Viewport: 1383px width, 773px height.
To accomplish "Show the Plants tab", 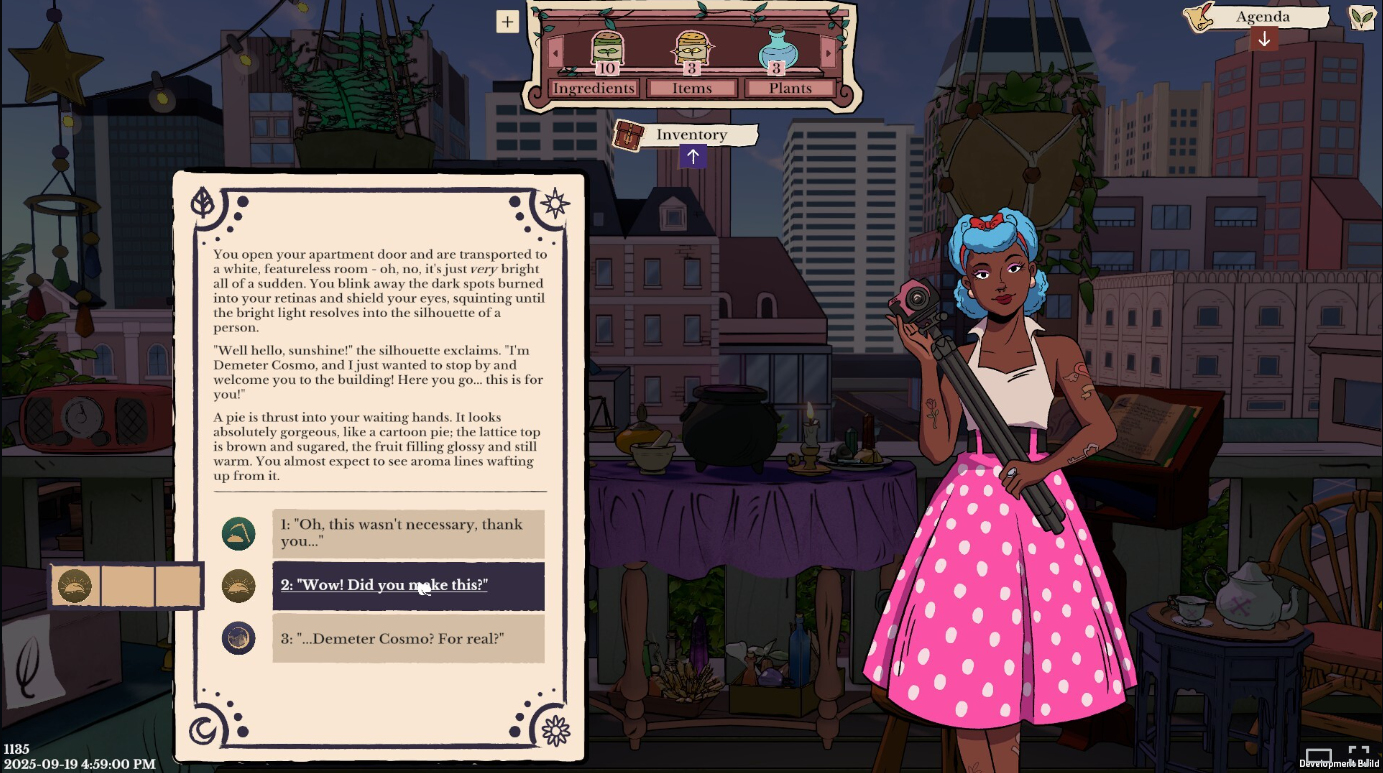I will [x=790, y=88].
